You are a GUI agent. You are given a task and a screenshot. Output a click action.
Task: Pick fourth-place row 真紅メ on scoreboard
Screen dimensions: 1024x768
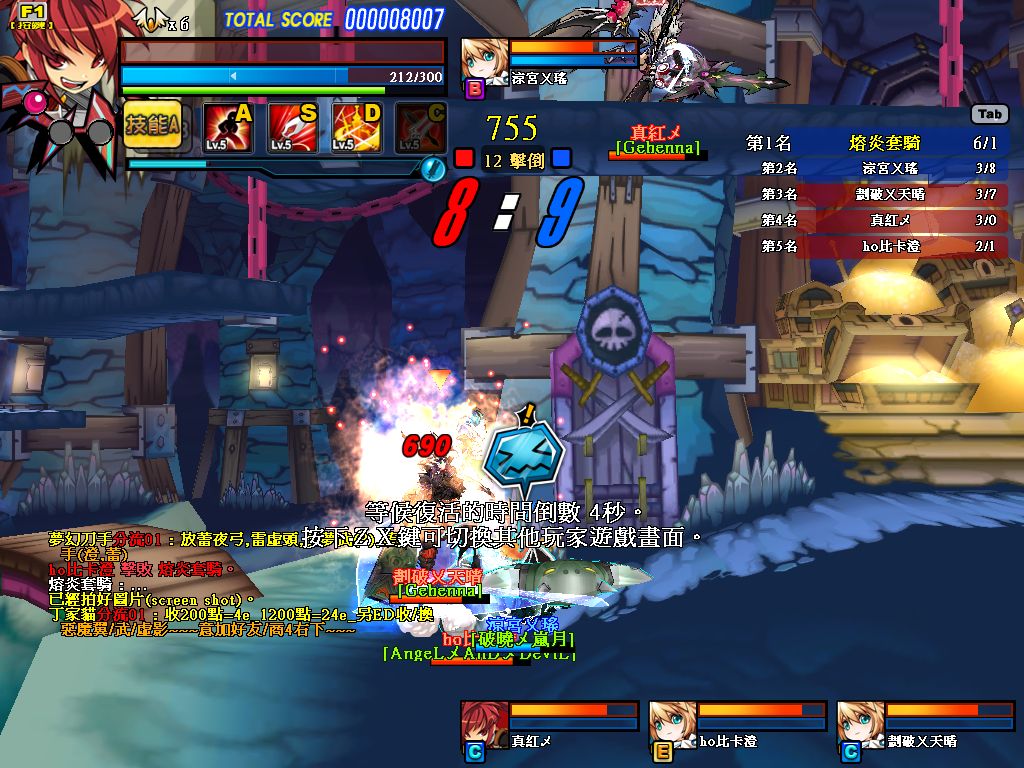pos(878,220)
